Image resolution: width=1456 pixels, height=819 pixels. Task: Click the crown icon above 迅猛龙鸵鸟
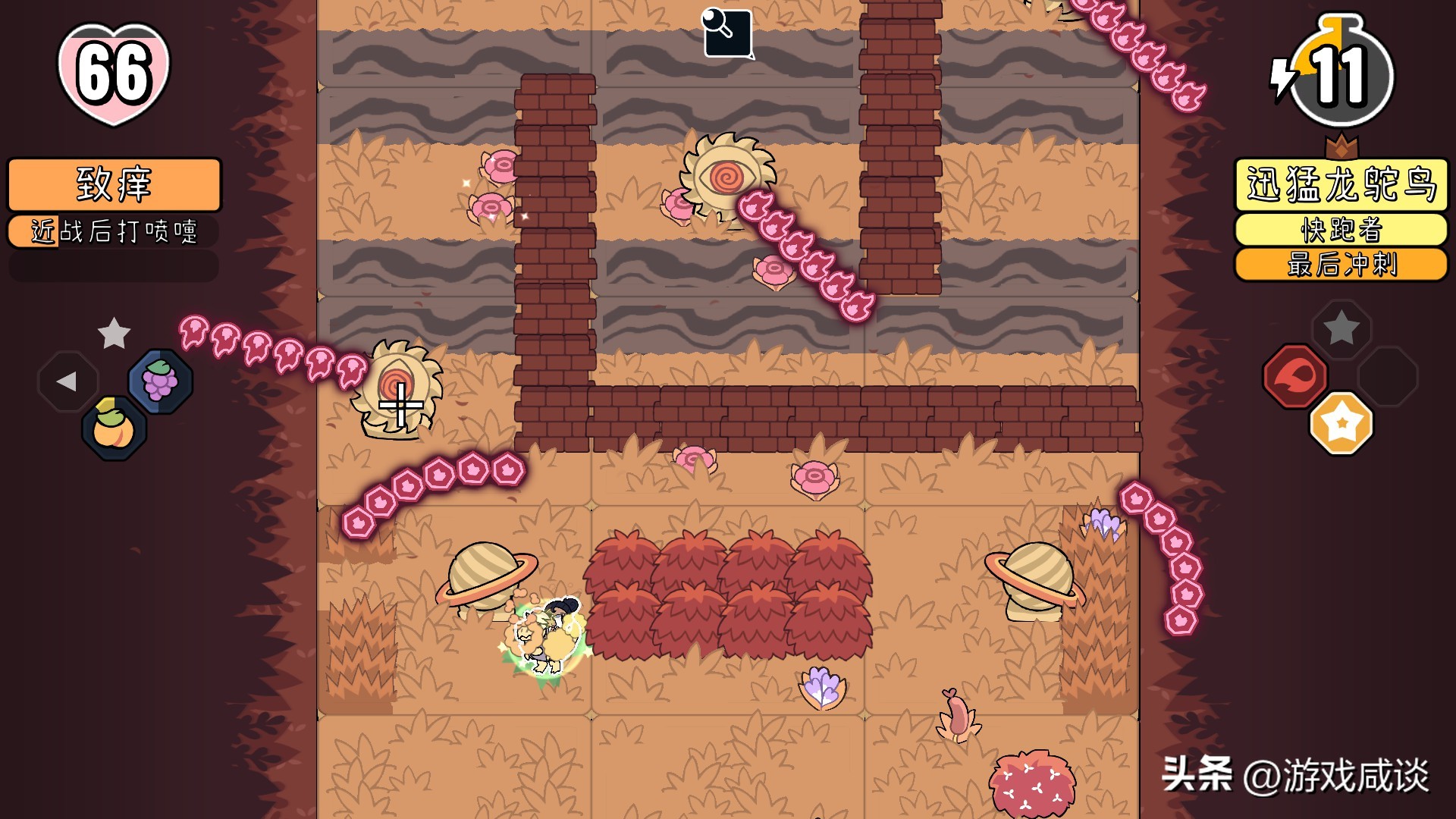1342,144
